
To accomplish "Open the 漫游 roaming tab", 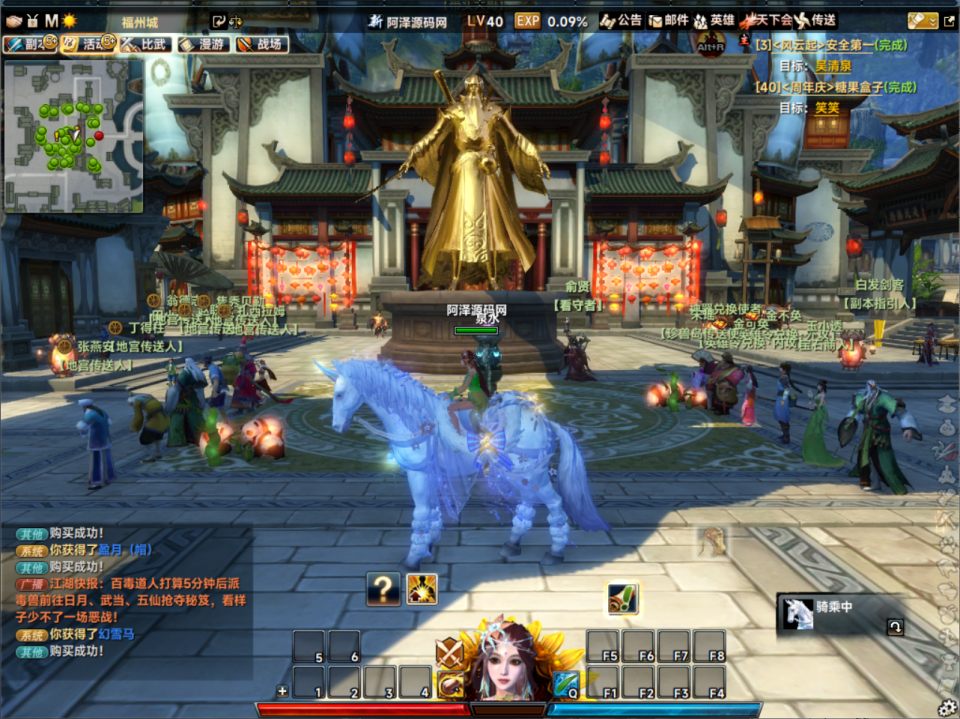I will [201, 44].
